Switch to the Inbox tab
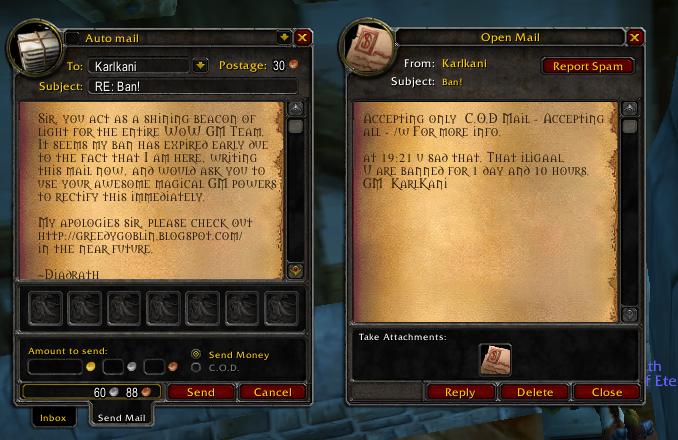This screenshot has width=678, height=440. 53,418
